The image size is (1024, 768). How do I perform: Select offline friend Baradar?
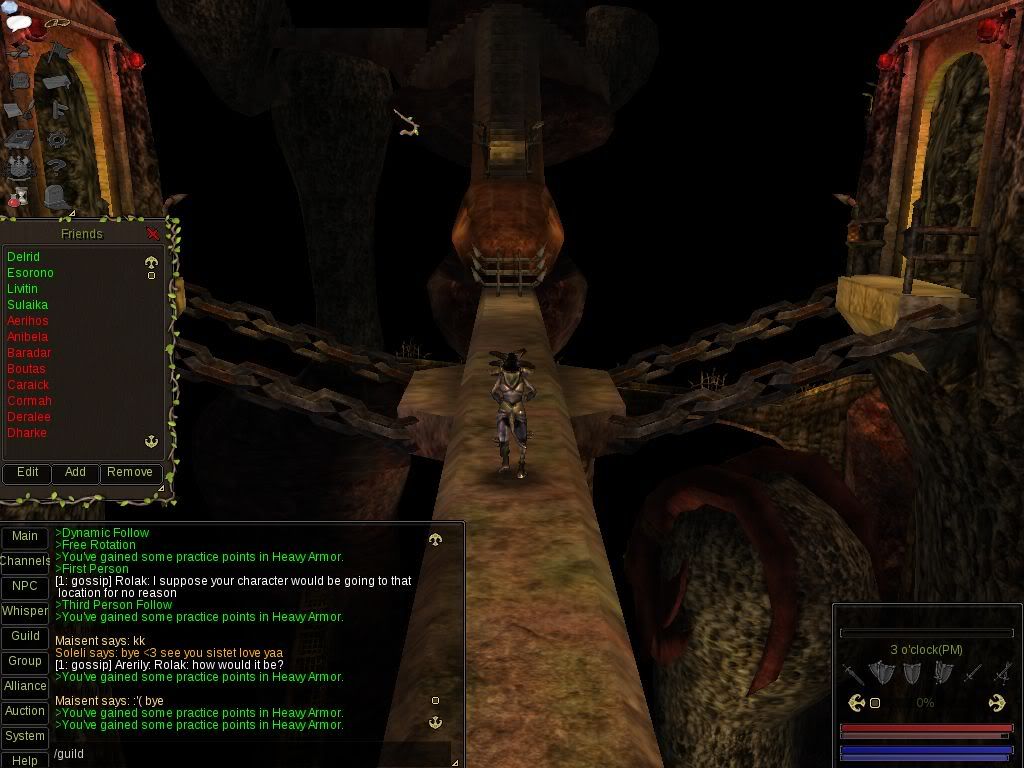(x=29, y=353)
